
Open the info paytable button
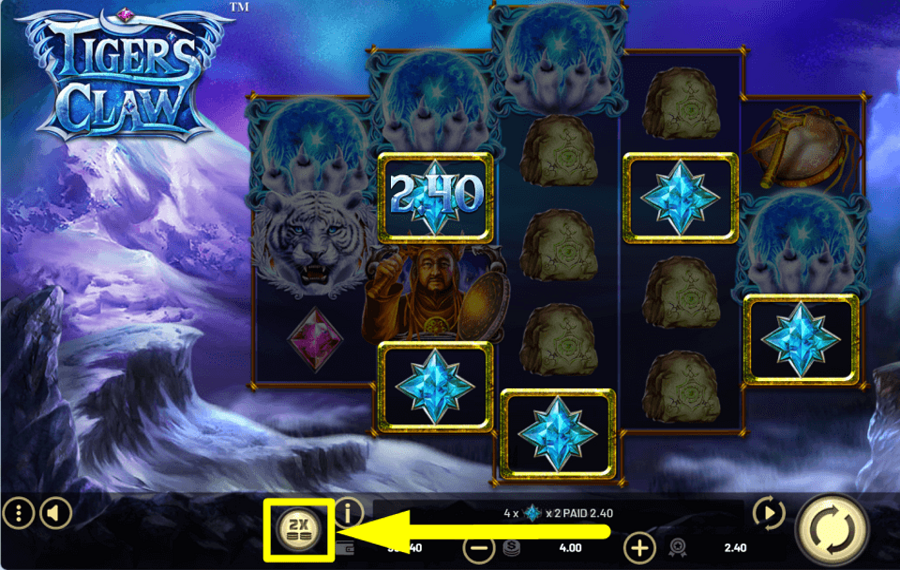point(348,513)
